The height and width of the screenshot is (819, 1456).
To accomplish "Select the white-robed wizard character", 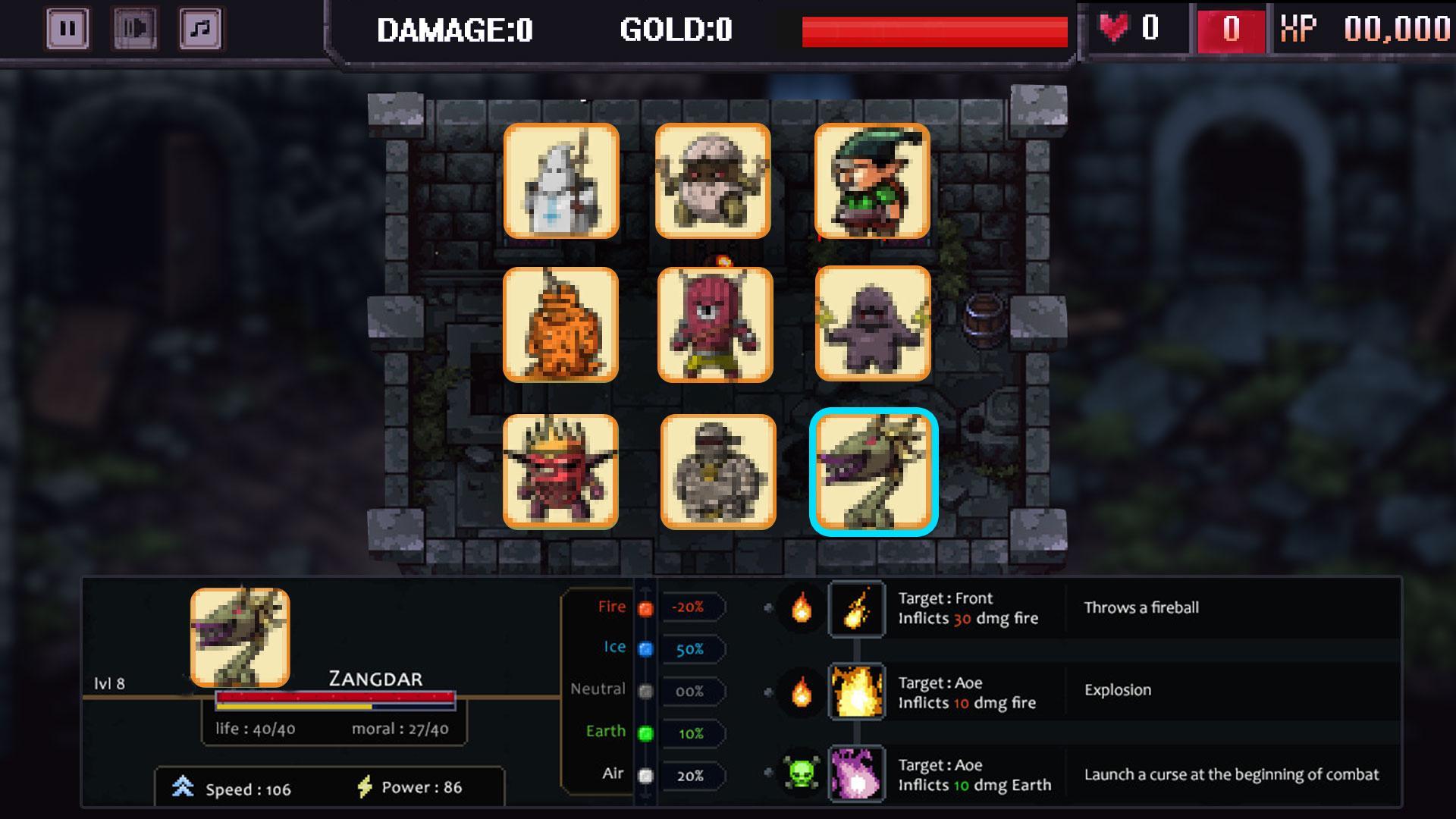I will (561, 182).
